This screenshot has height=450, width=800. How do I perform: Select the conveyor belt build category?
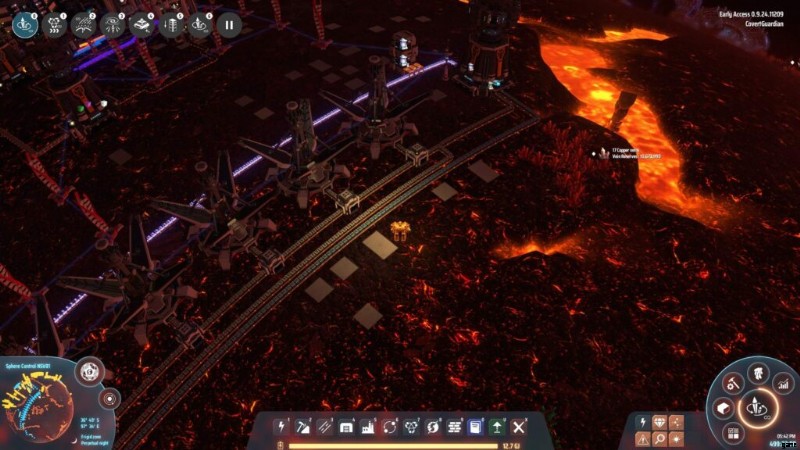325,427
